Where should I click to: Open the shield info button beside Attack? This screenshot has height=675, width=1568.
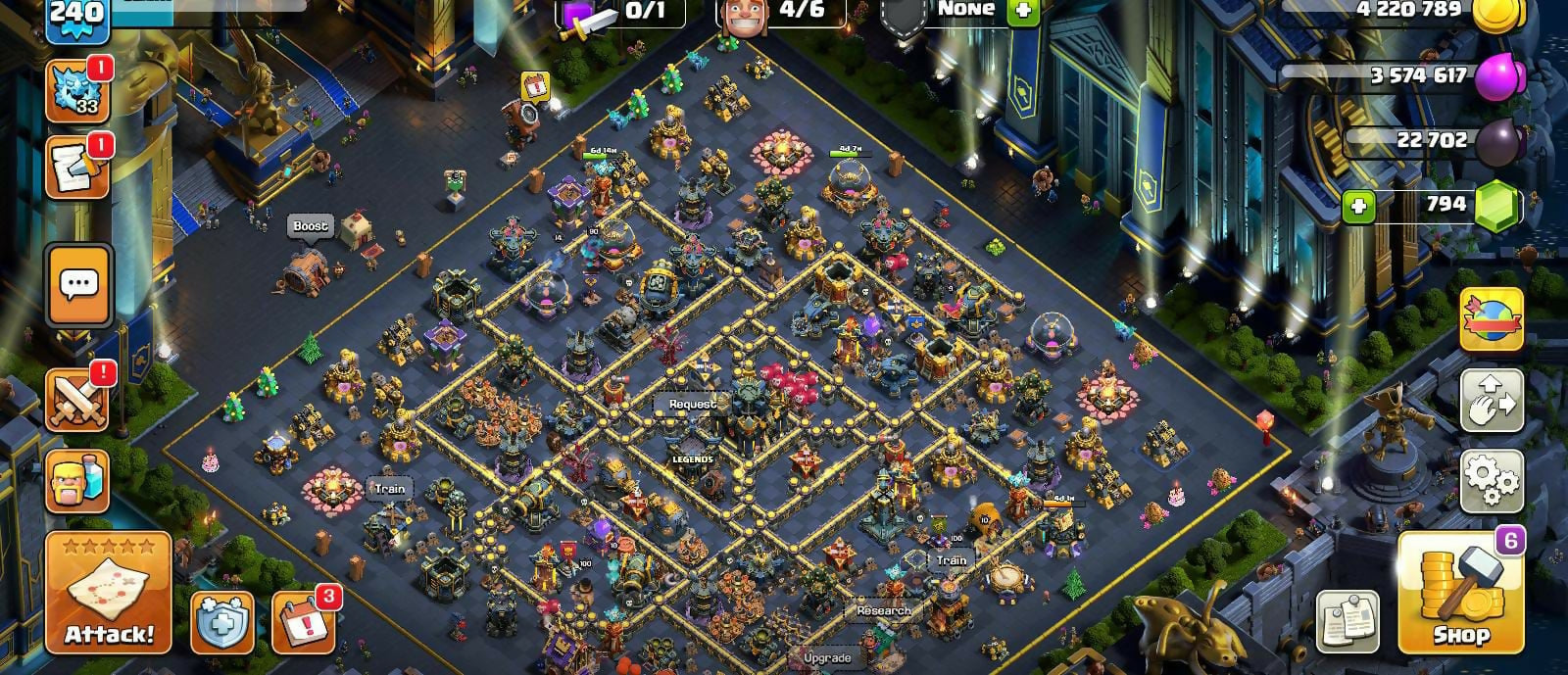(x=221, y=621)
